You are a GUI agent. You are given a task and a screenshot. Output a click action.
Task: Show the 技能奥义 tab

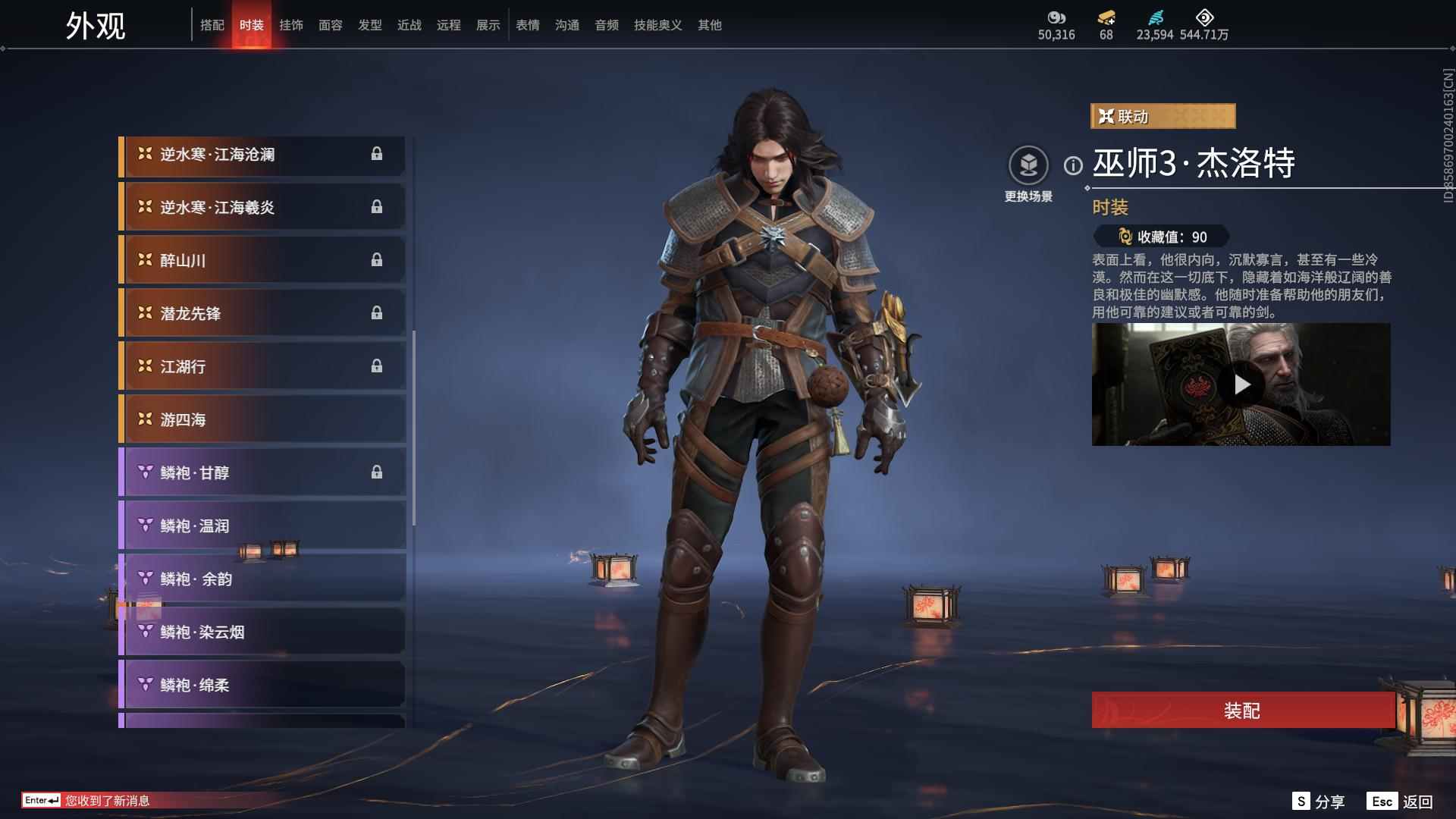coord(658,25)
